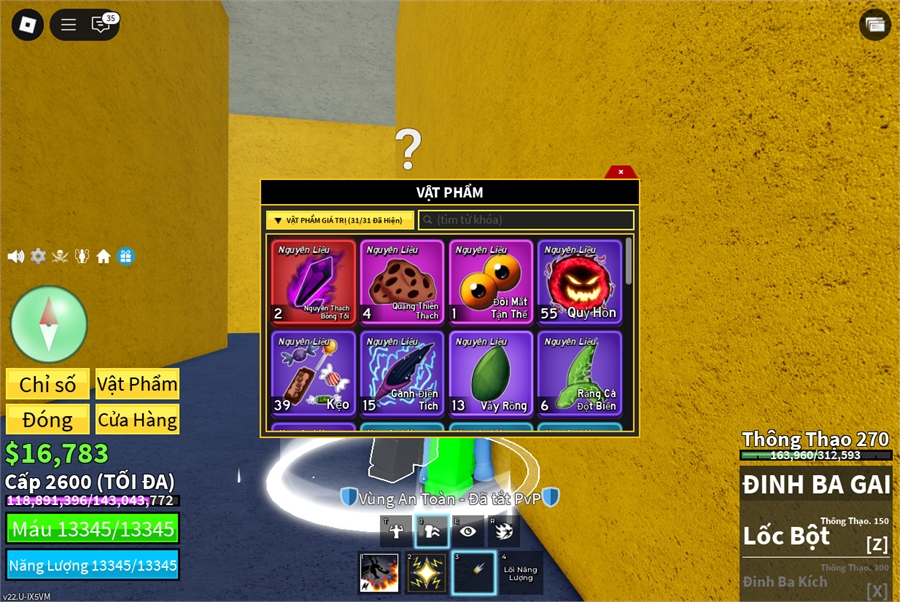Open the Vật Phẩm Giá Trị filter dropdown
900x602 pixels.
[x=339, y=220]
